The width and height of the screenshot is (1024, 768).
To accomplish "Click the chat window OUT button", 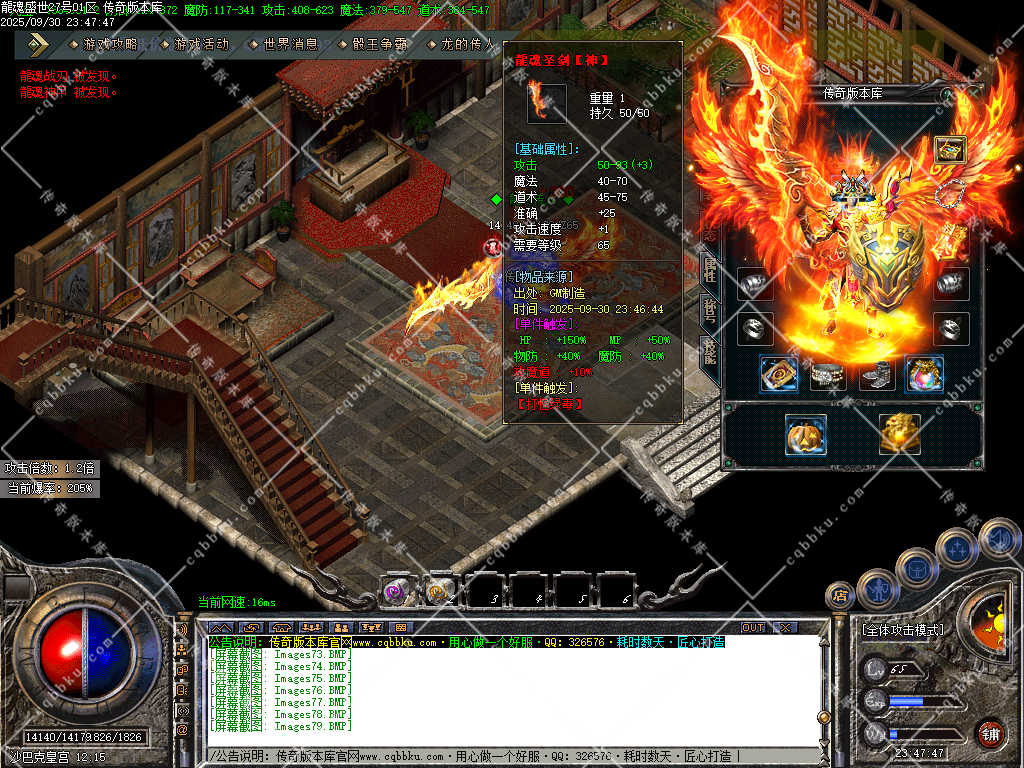I will pos(753,628).
